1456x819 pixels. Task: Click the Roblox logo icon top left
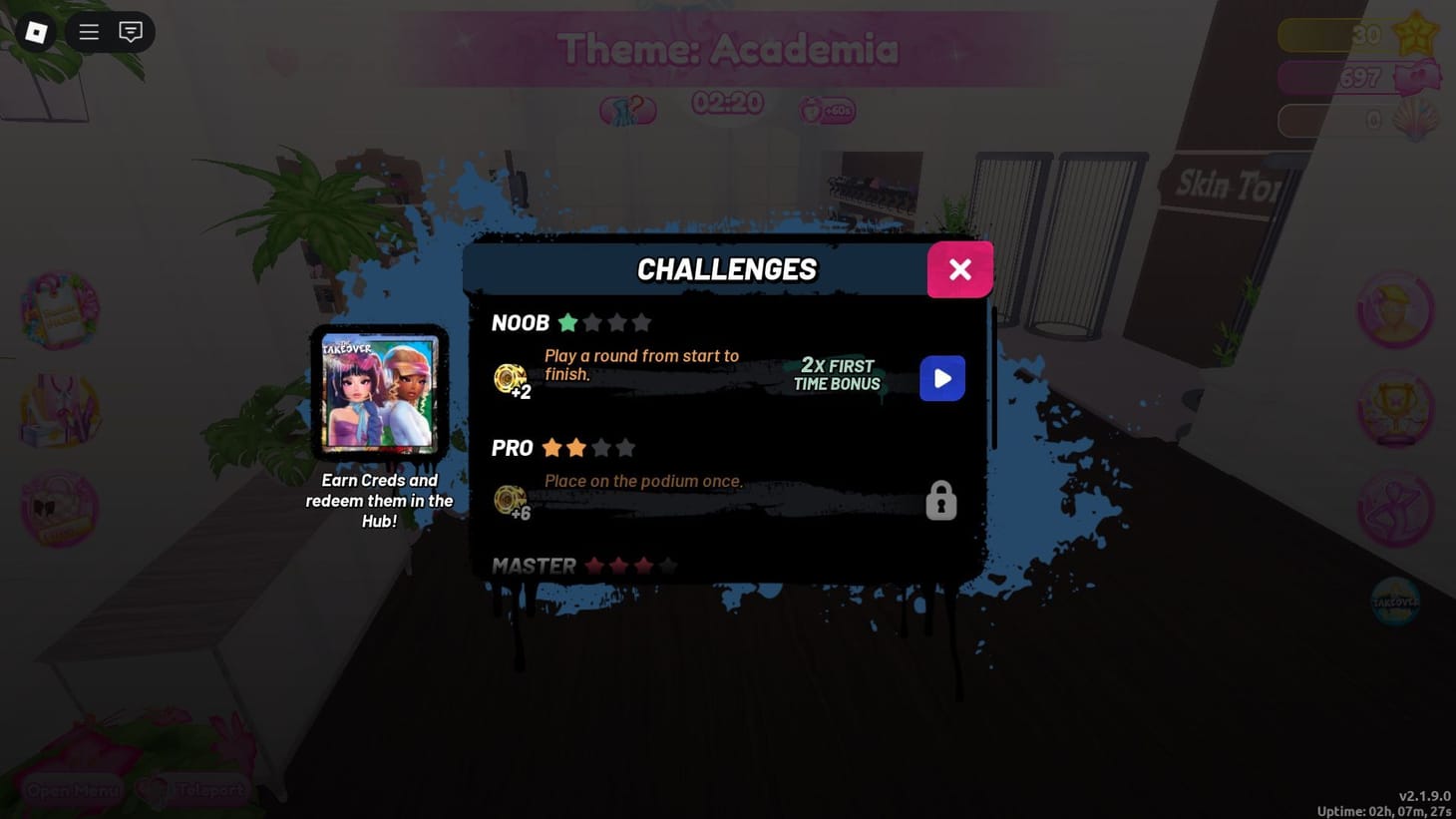tap(35, 32)
